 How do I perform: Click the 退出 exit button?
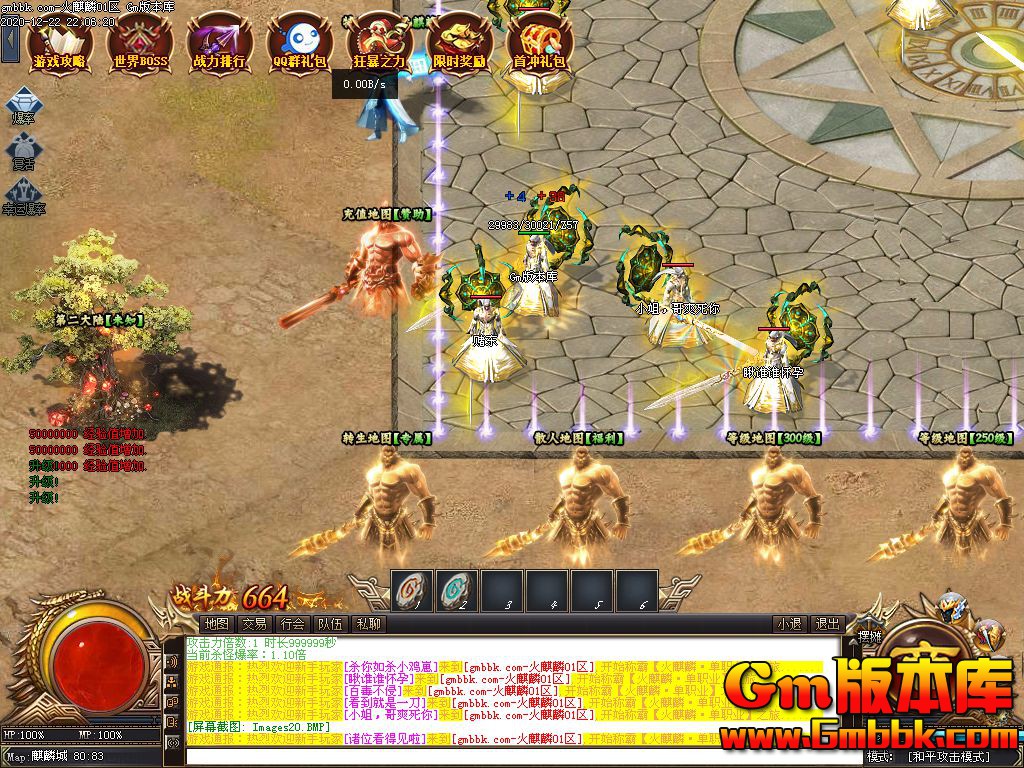tap(828, 624)
